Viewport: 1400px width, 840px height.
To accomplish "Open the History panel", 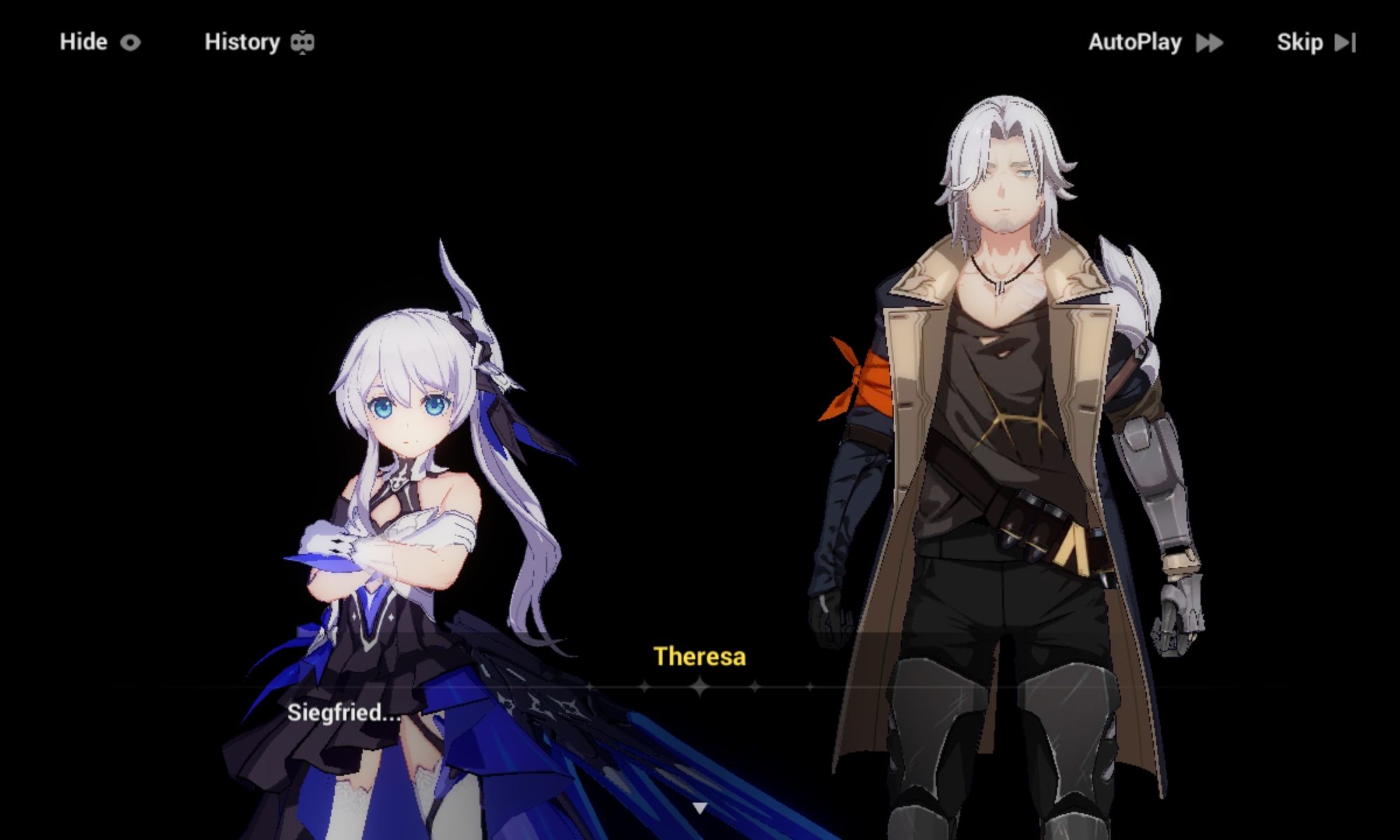I will (x=241, y=42).
